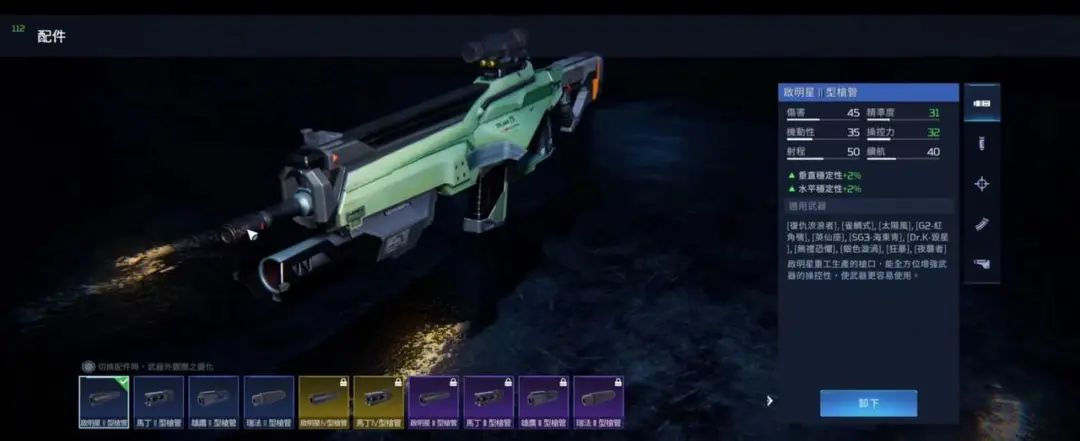The height and width of the screenshot is (441, 1080).
Task: Choose the 馬丁 I 型槍管 barrel
Action: [159, 401]
